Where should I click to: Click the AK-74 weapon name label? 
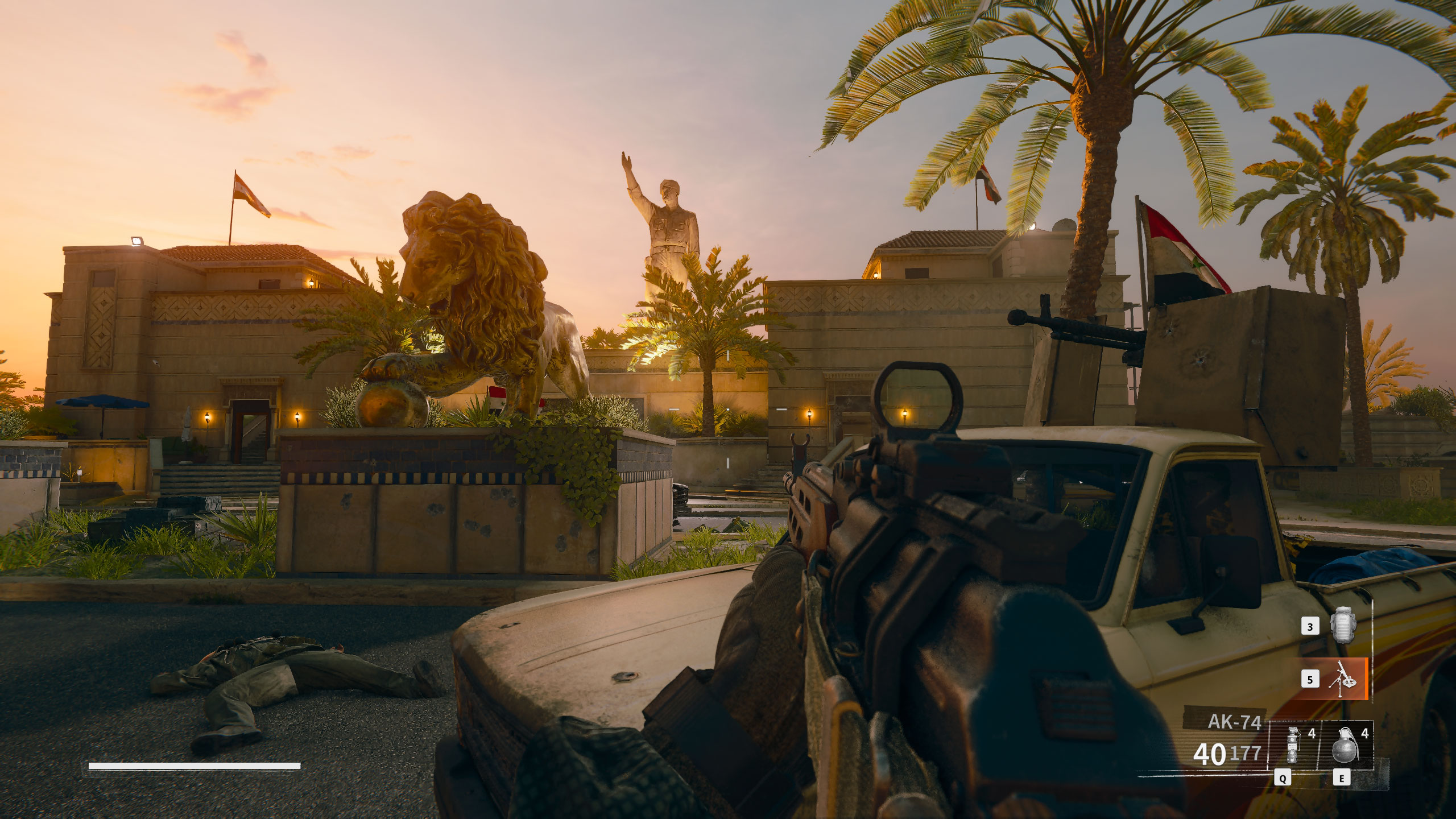point(1234,723)
